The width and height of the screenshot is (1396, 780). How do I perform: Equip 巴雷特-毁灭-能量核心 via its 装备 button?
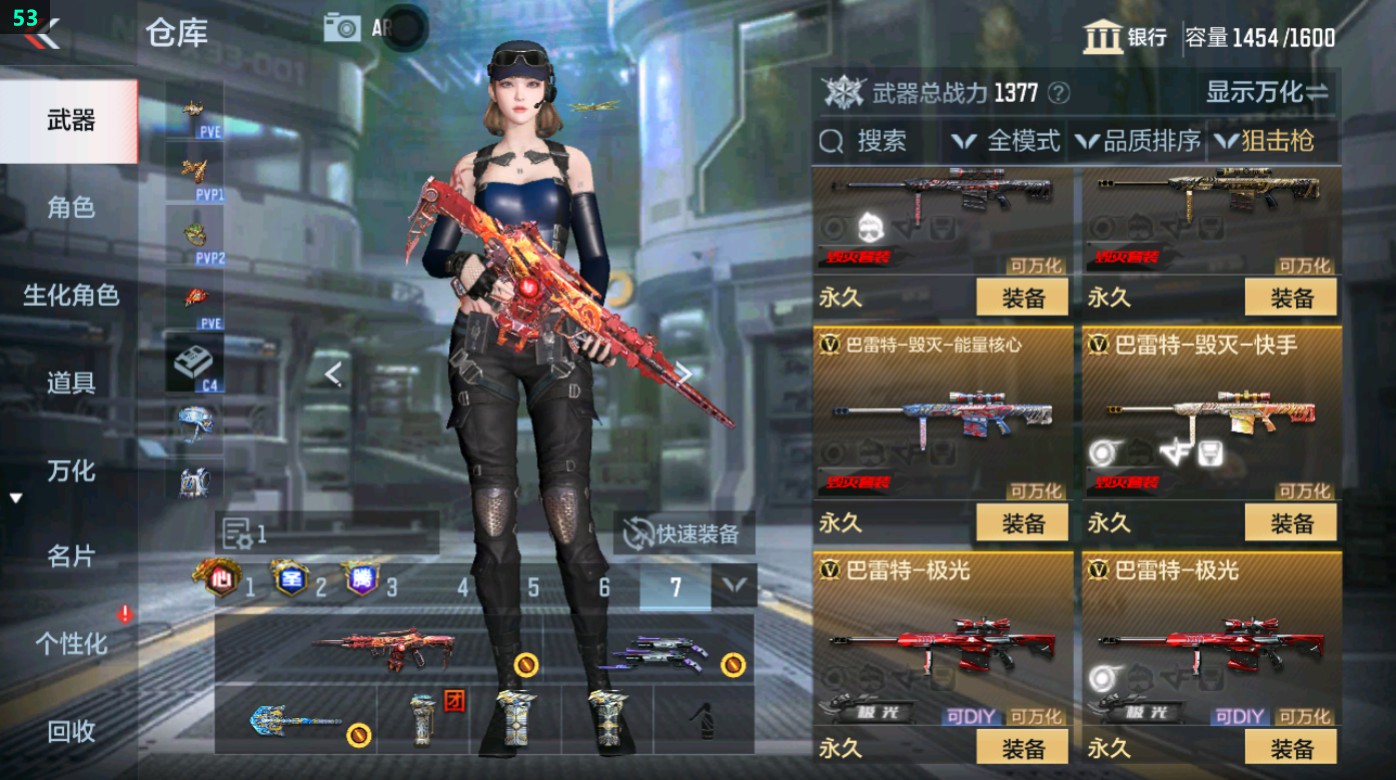coord(1021,523)
